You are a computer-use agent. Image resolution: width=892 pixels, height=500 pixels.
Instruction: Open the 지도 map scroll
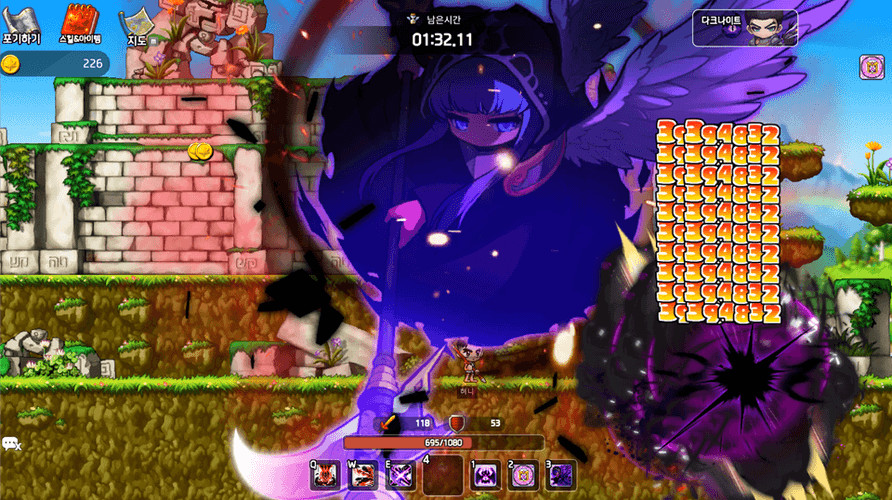[x=138, y=25]
